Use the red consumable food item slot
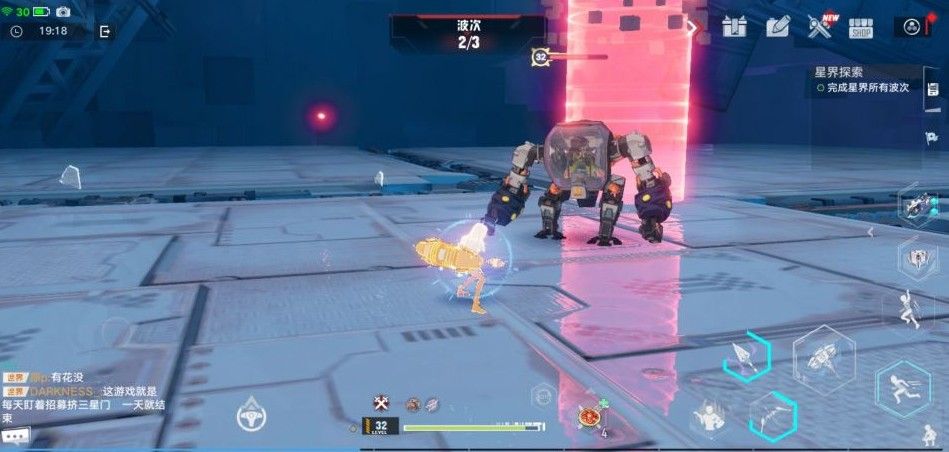 point(589,415)
